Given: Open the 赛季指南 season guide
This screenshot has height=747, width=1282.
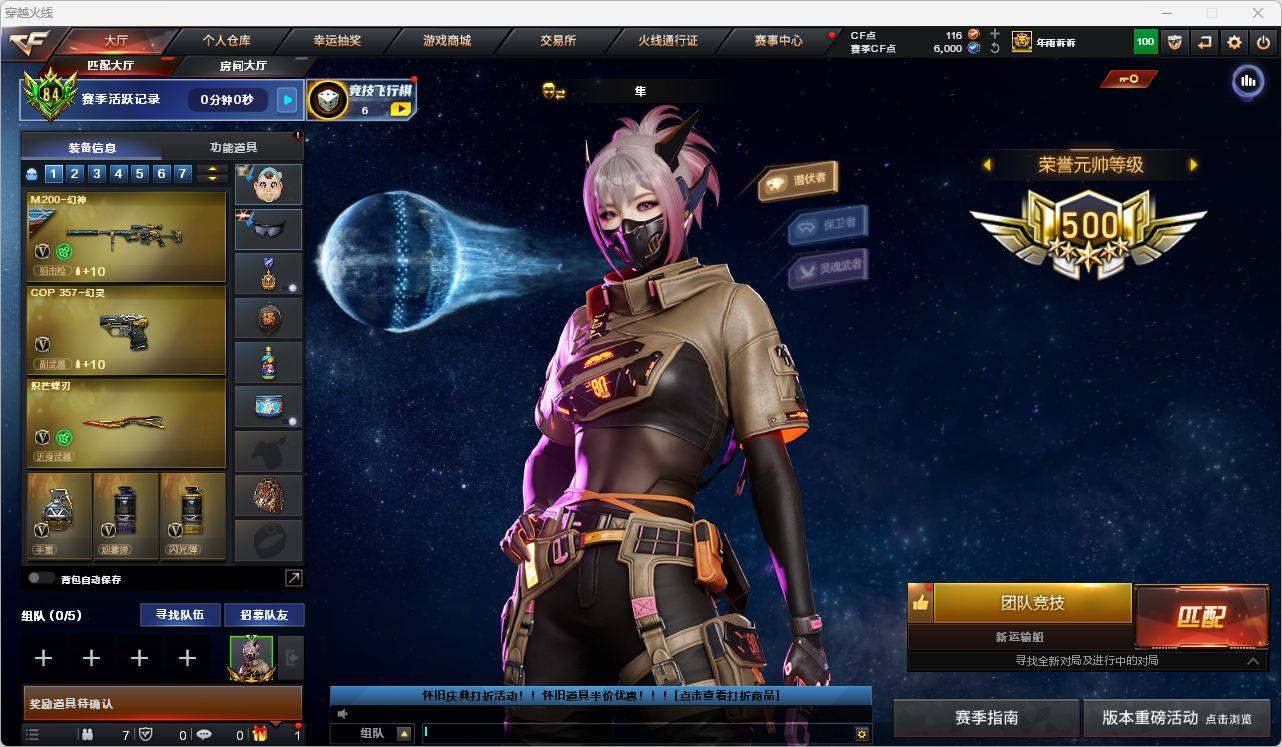Looking at the screenshot, I should (986, 718).
